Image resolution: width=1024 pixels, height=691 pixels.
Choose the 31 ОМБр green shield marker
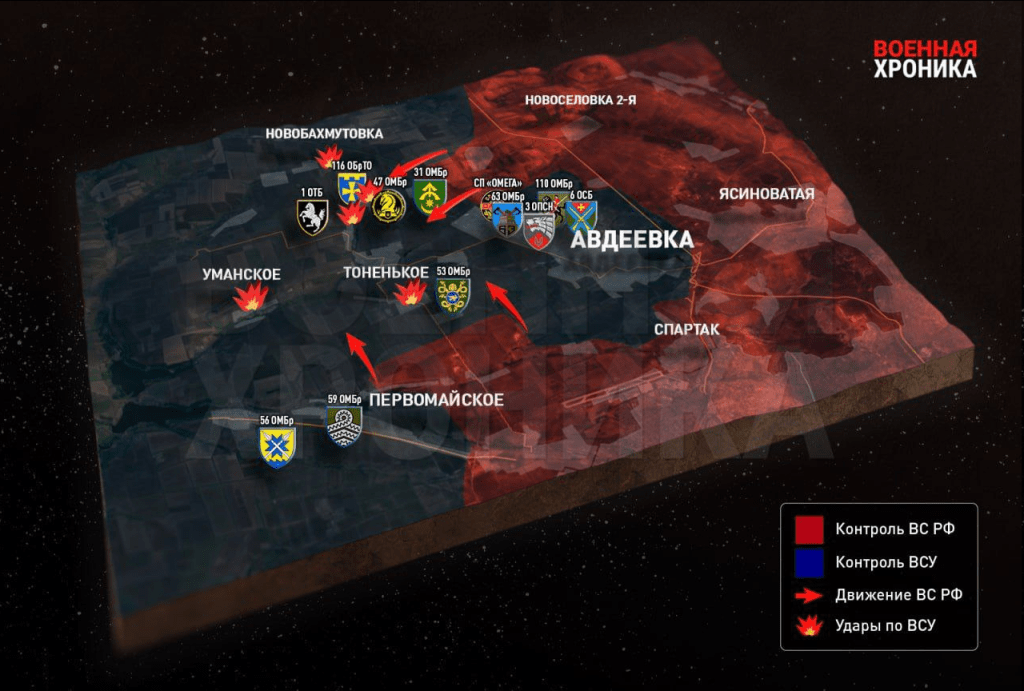click(x=429, y=195)
